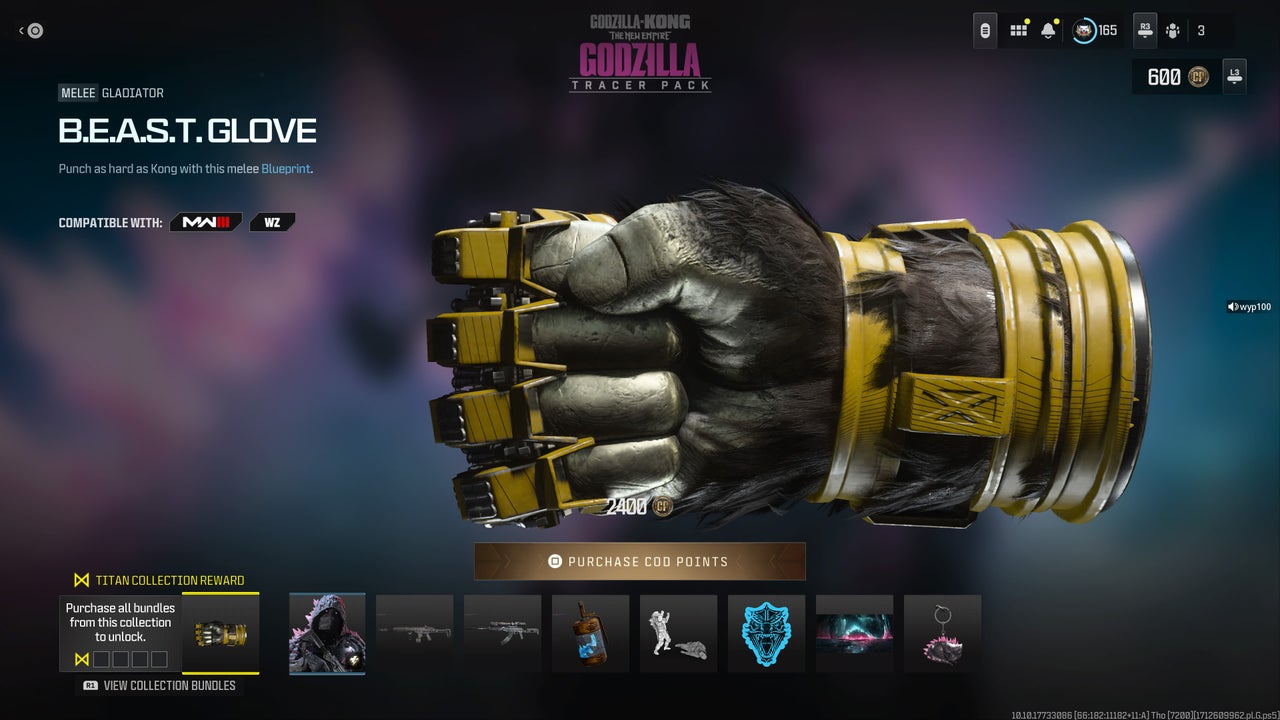Image resolution: width=1280 pixels, height=720 pixels.
Task: Select the B.E.A.S.T. Glove collection reward tile
Action: [220, 634]
